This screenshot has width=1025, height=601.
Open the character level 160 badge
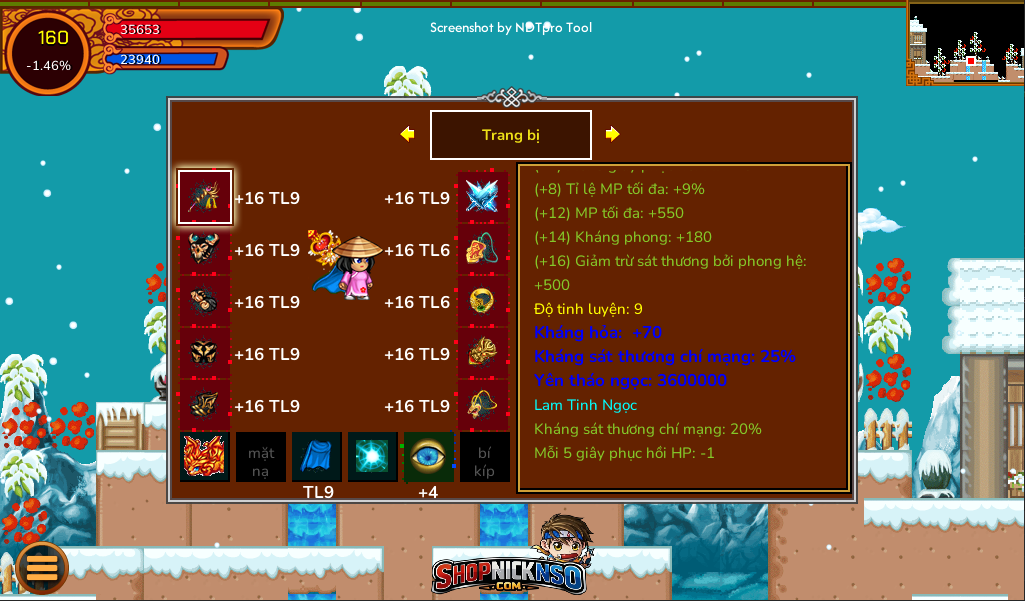tap(49, 51)
